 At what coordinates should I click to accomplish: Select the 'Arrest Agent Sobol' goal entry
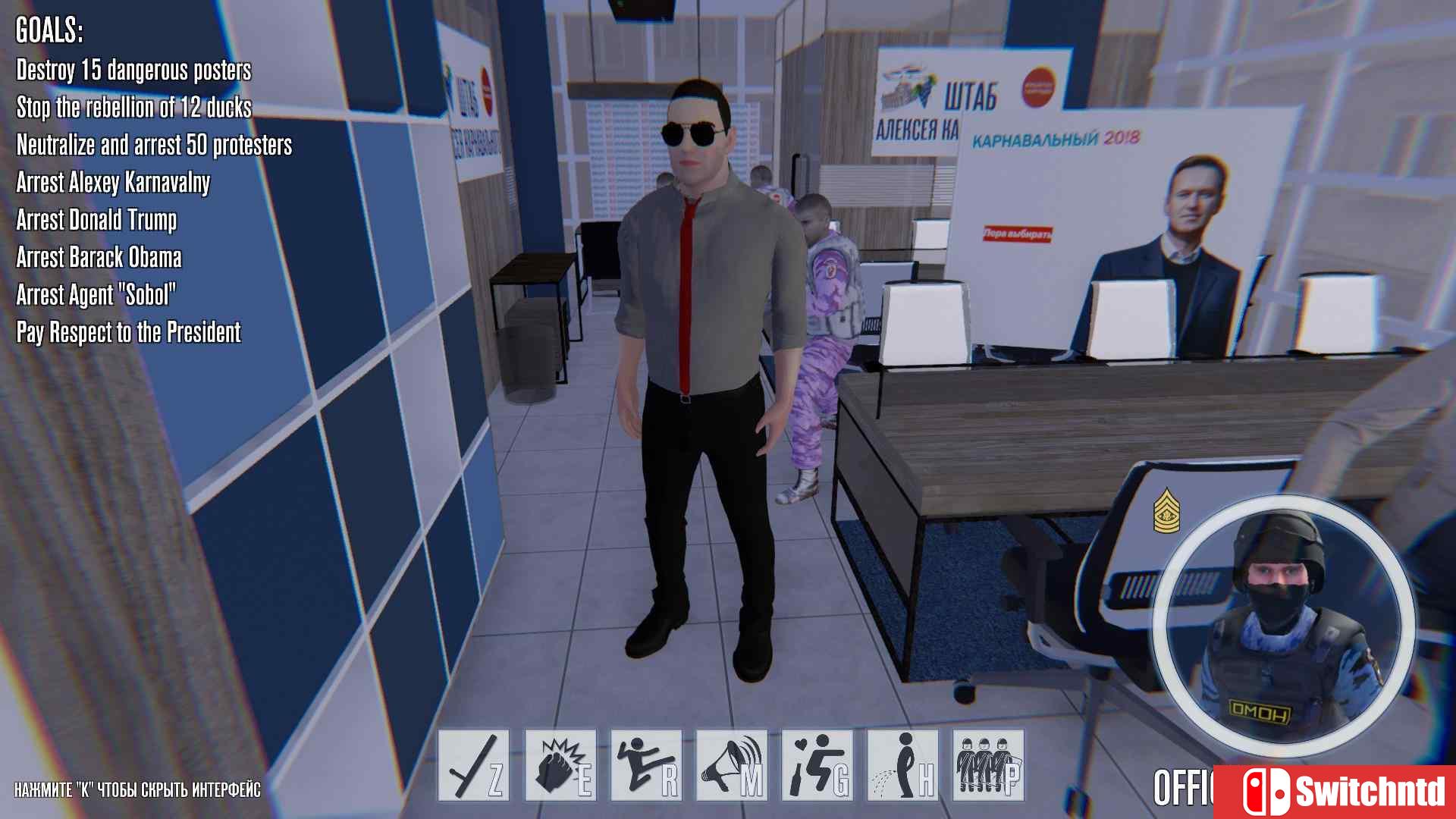pyautogui.click(x=97, y=295)
